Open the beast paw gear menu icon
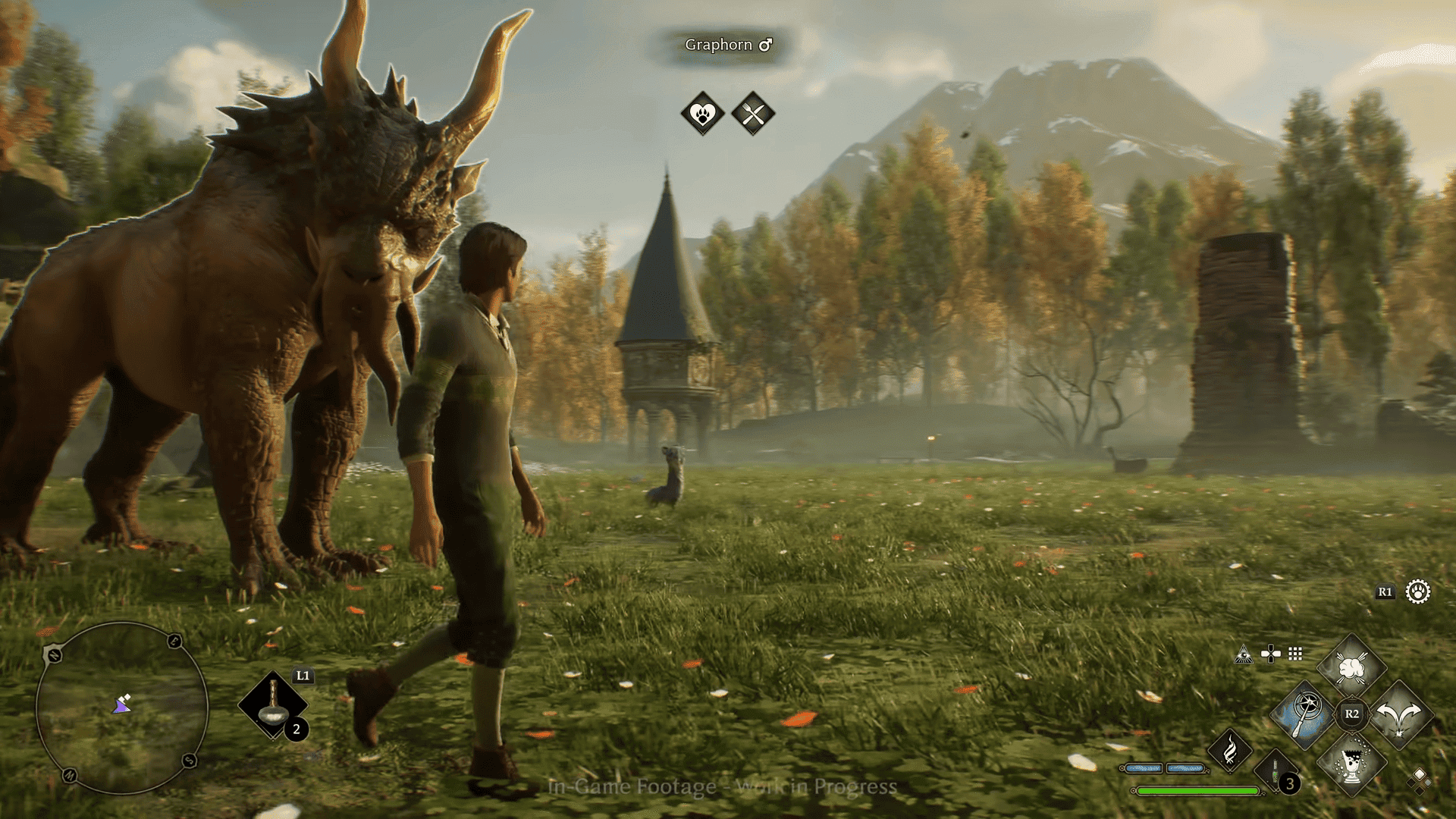 (x=1417, y=591)
